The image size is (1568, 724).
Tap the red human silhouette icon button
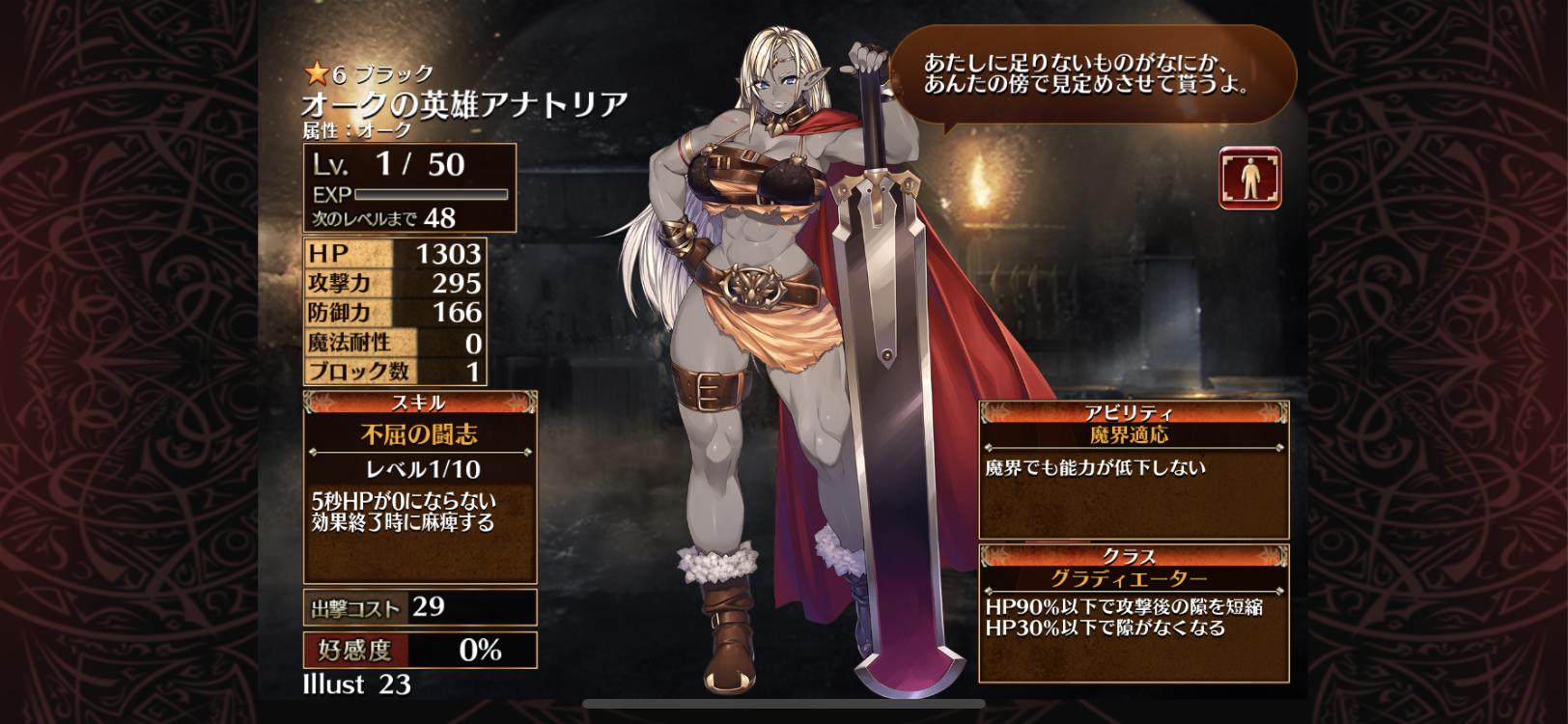click(1249, 178)
